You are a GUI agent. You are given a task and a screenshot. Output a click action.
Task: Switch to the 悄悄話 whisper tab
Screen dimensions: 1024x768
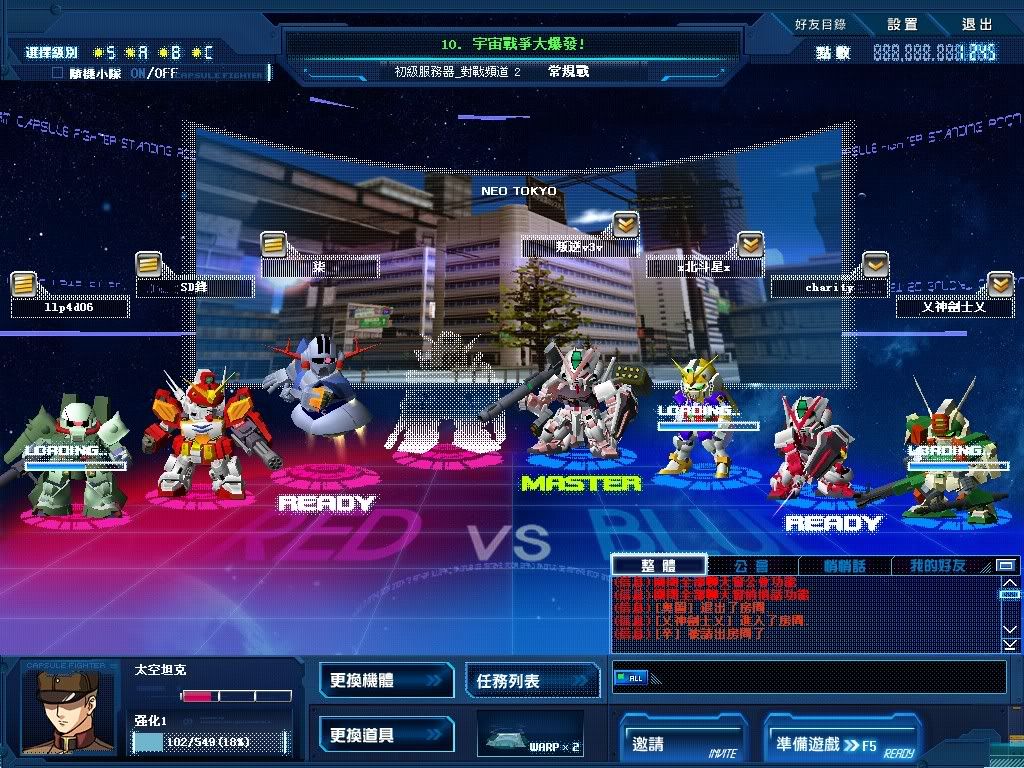point(844,566)
